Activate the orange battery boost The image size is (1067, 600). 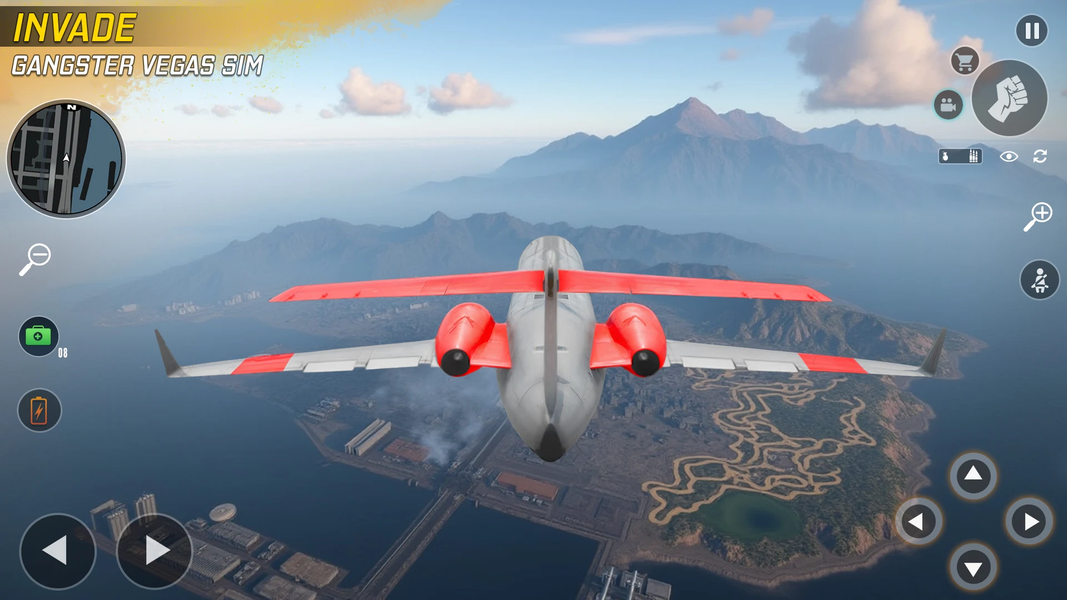coord(39,410)
